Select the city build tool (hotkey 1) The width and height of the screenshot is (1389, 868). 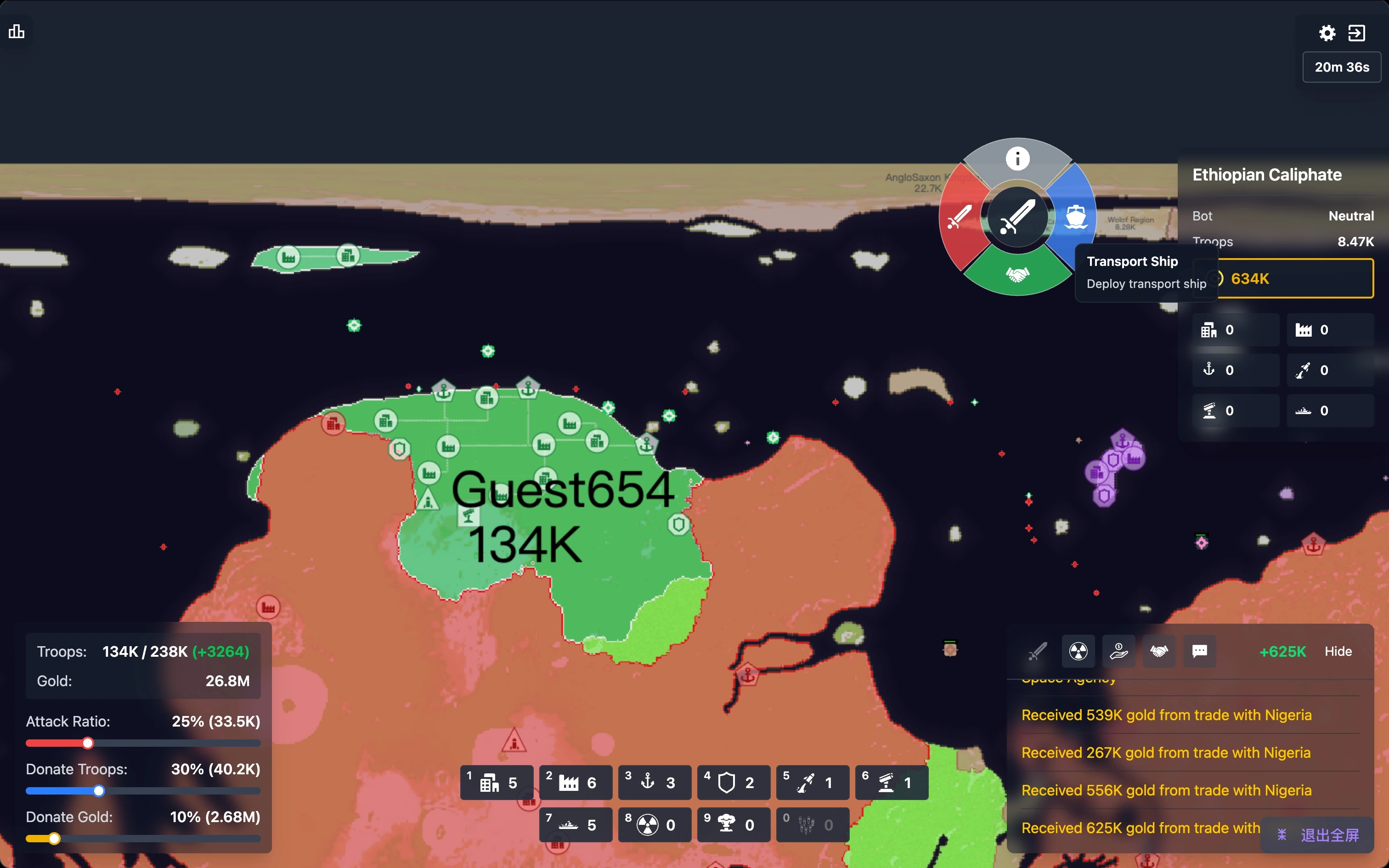point(496,782)
